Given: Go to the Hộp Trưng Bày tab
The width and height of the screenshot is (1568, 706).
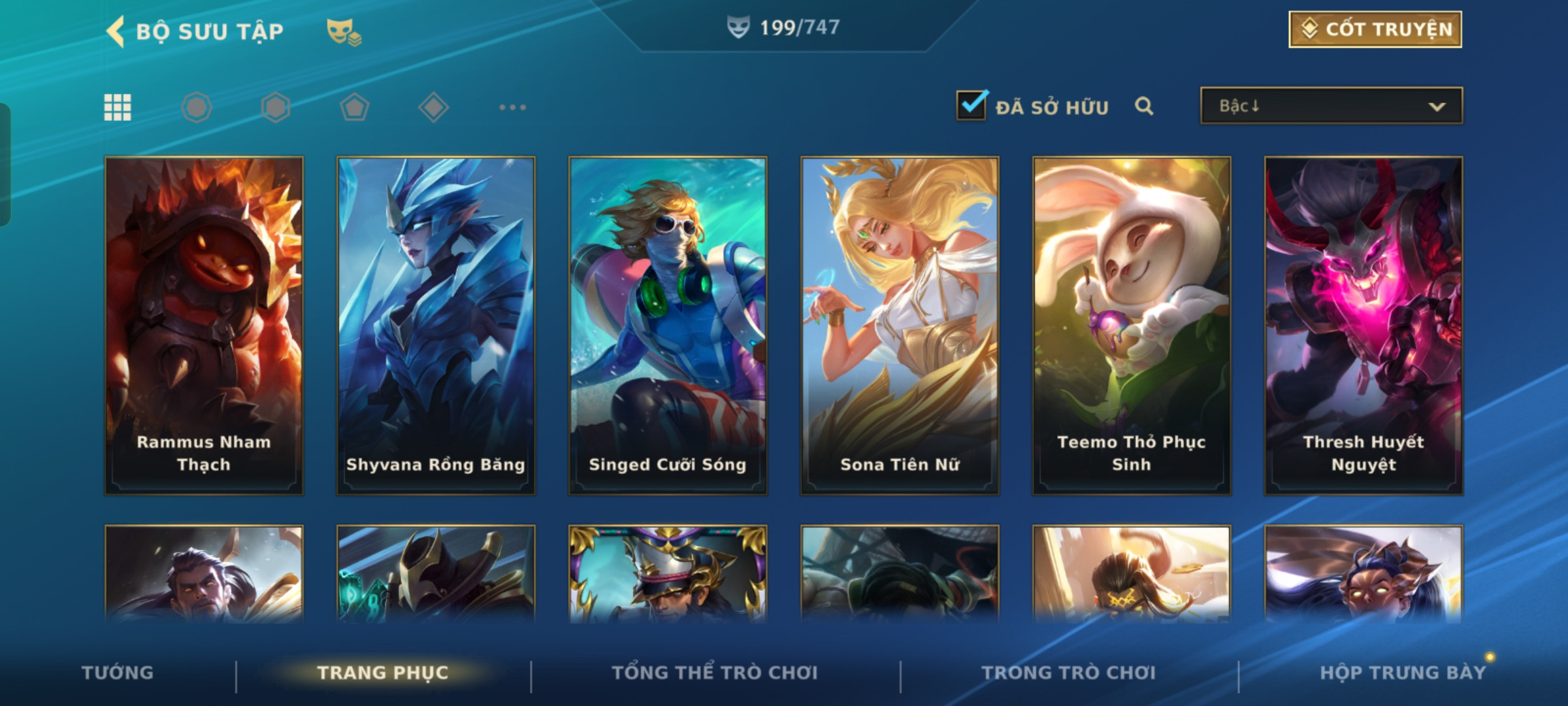Looking at the screenshot, I should (1403, 673).
